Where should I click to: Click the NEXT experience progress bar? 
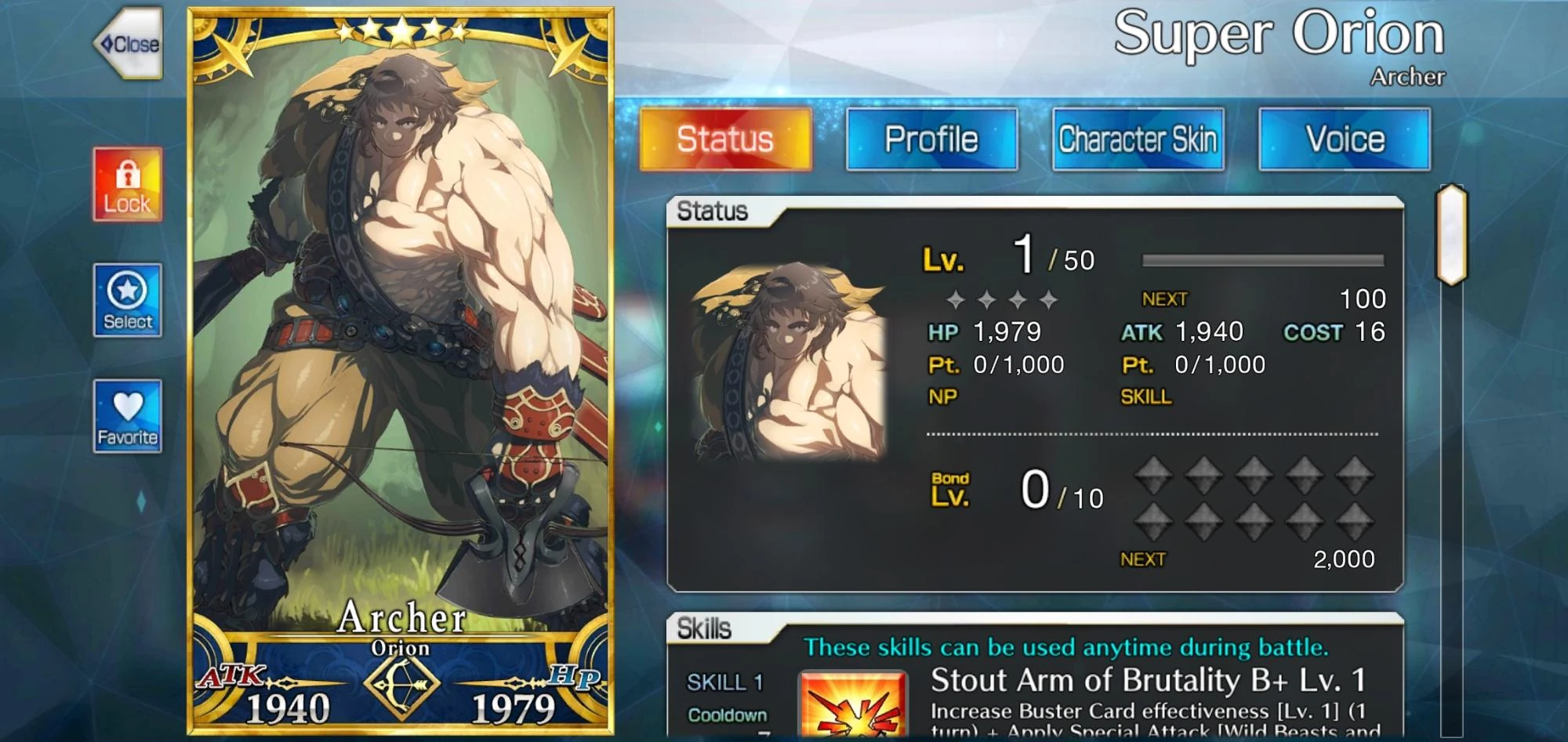1262,259
